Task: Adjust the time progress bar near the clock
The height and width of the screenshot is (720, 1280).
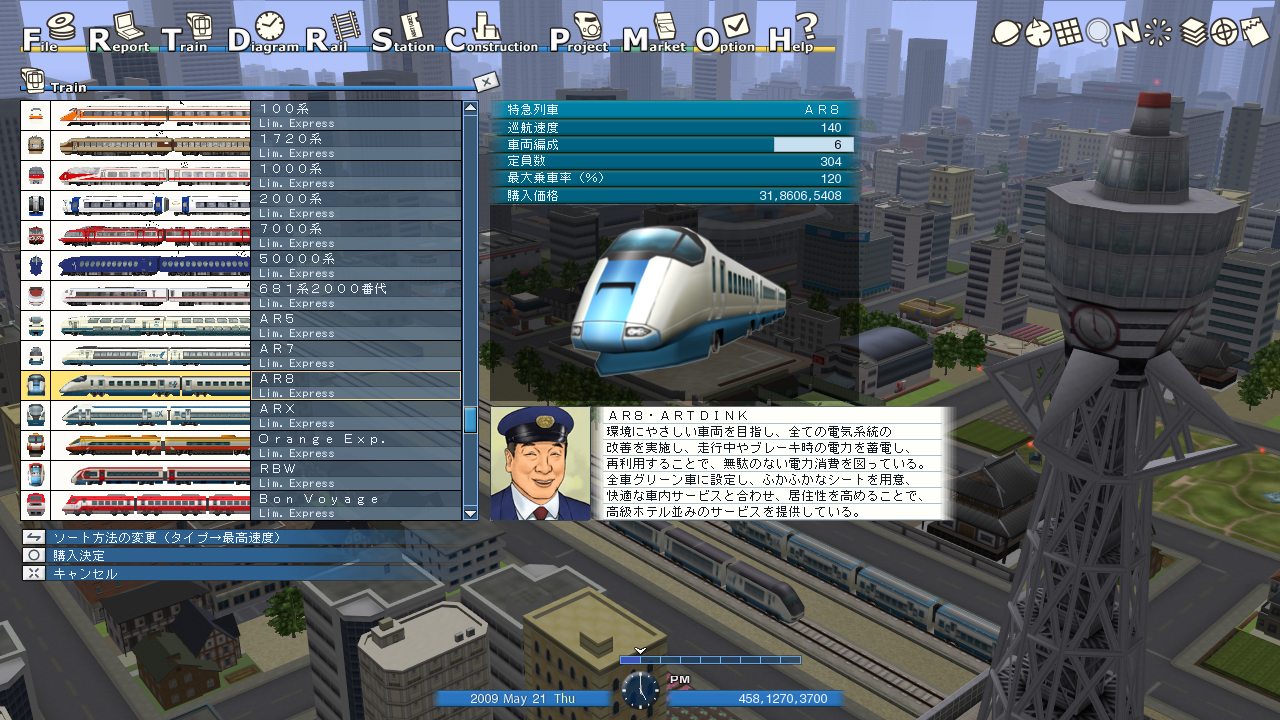Action: coord(710,660)
